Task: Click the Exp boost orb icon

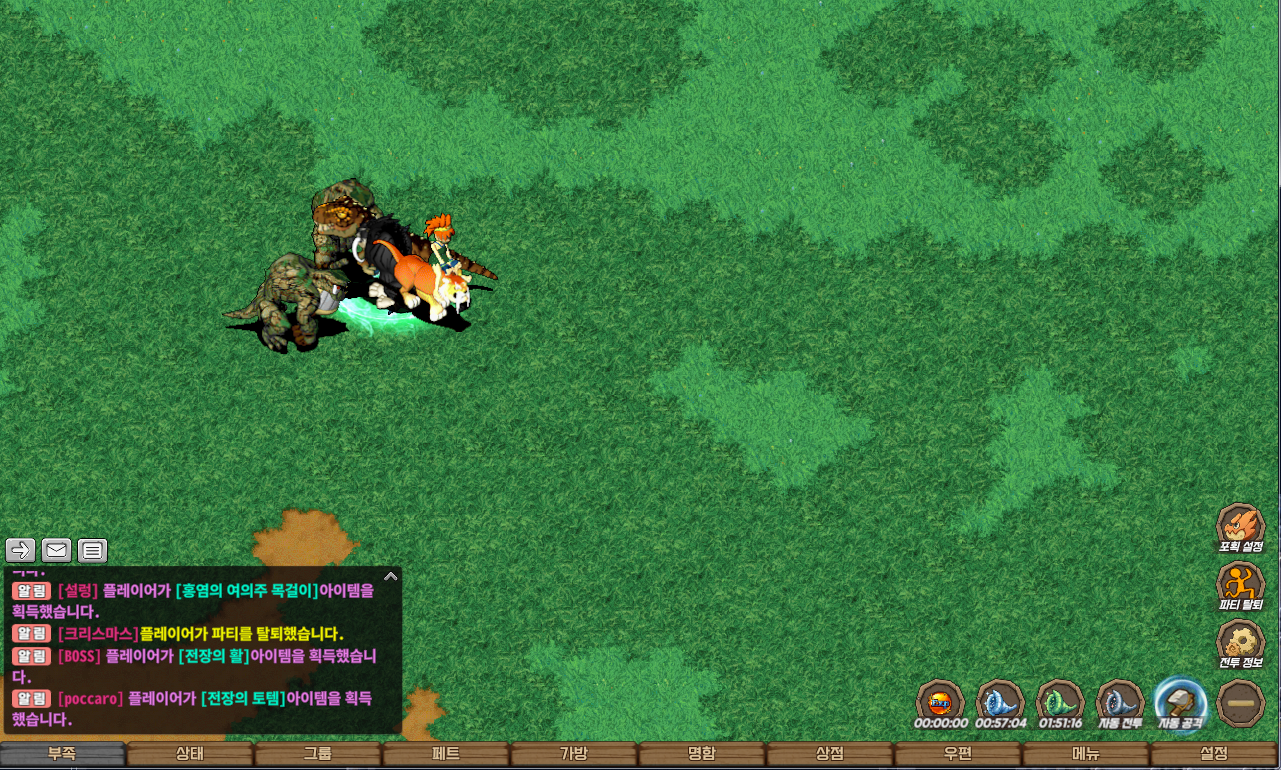Action: point(940,701)
